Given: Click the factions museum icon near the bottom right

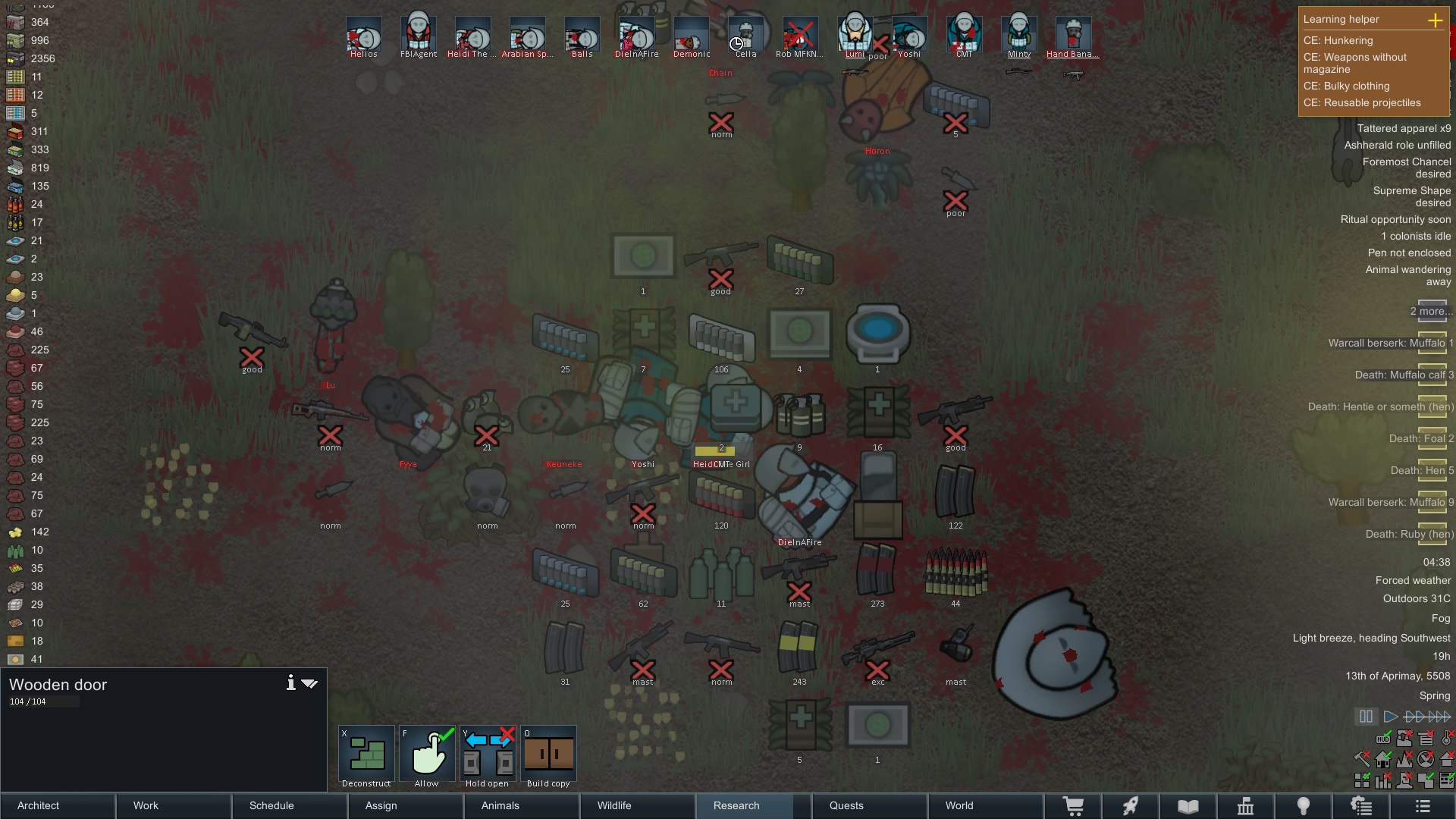Looking at the screenshot, I should 1246,805.
